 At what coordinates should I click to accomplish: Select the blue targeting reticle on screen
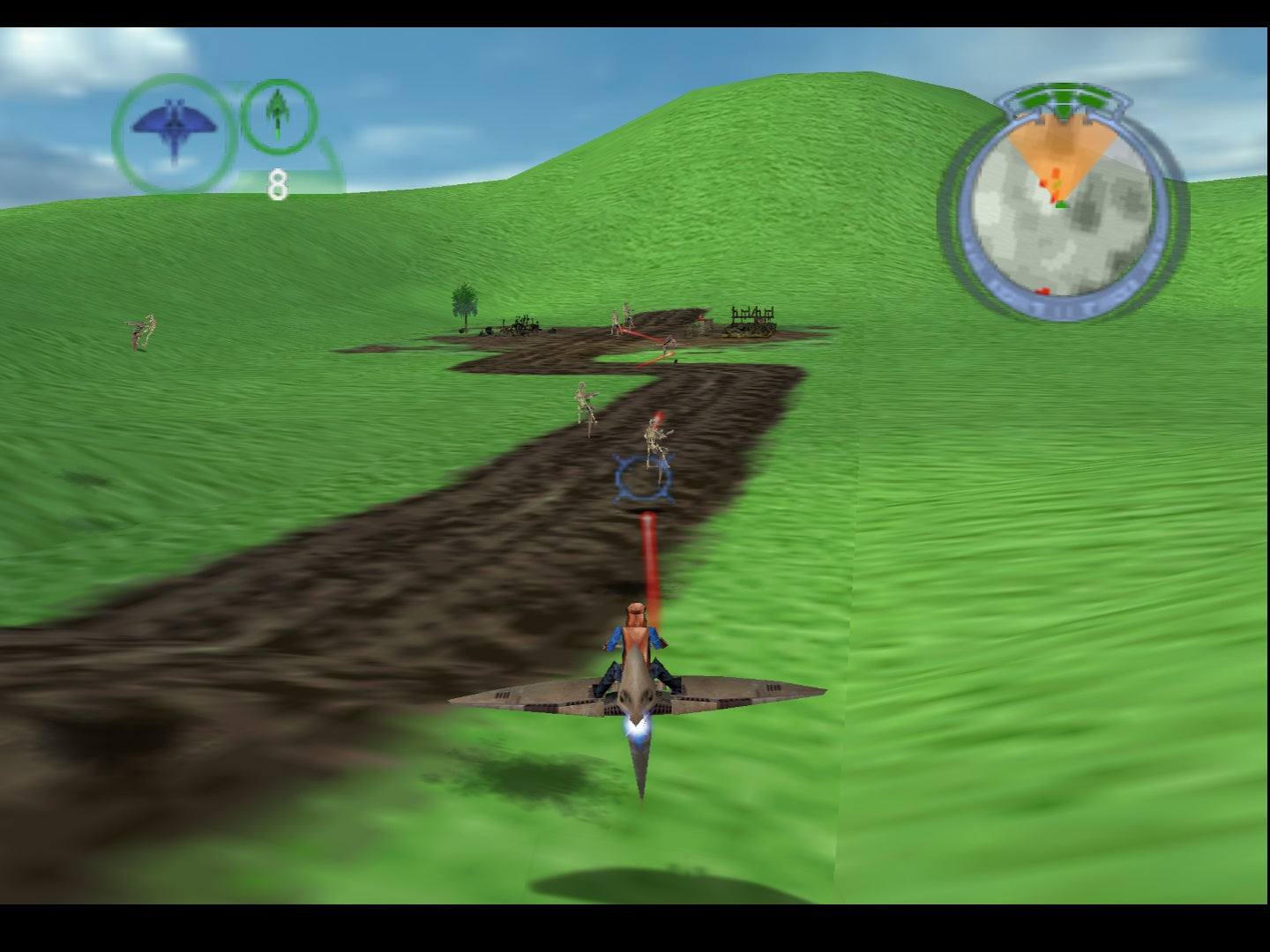click(642, 478)
